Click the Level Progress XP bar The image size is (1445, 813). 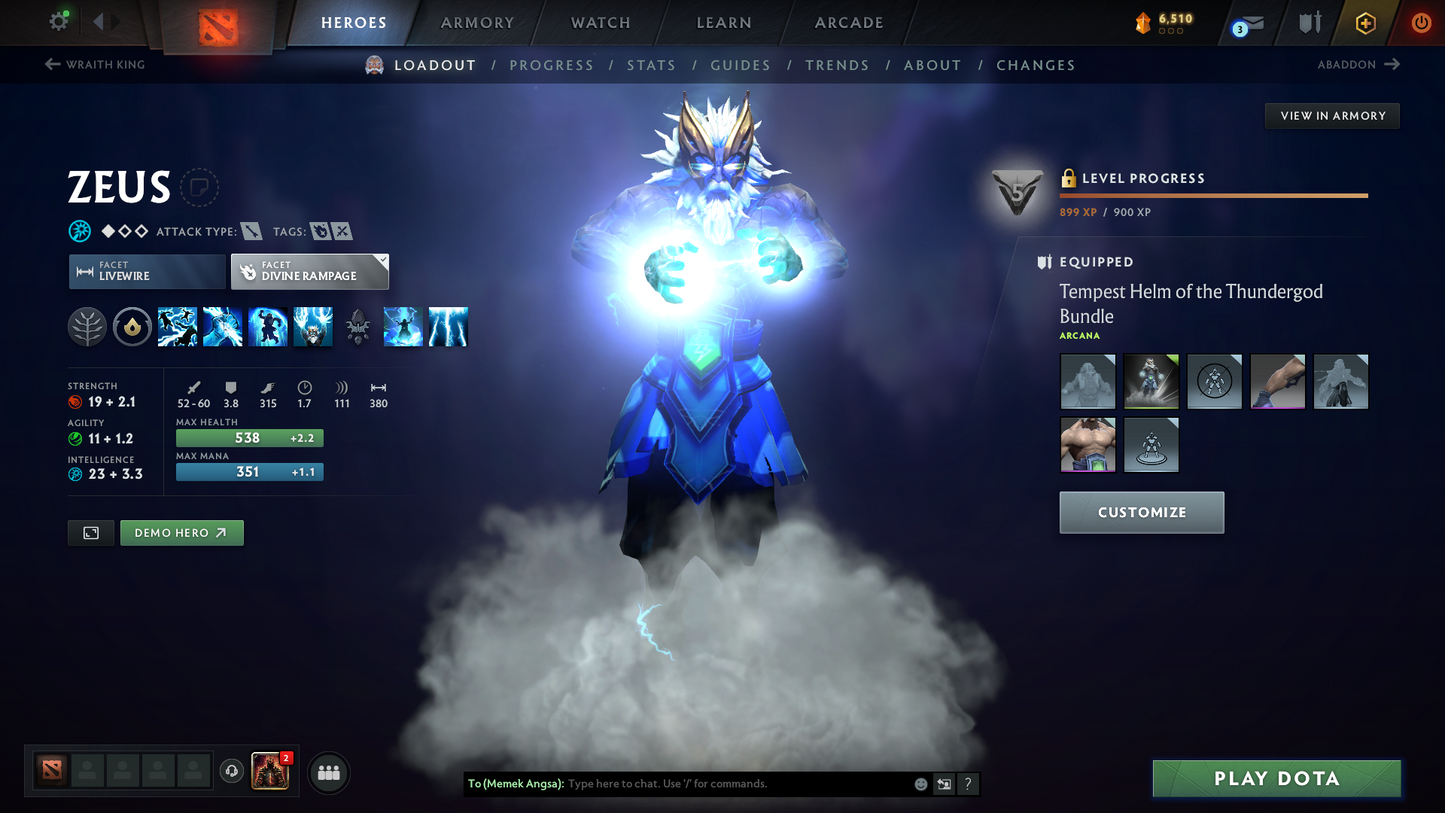coord(1212,196)
